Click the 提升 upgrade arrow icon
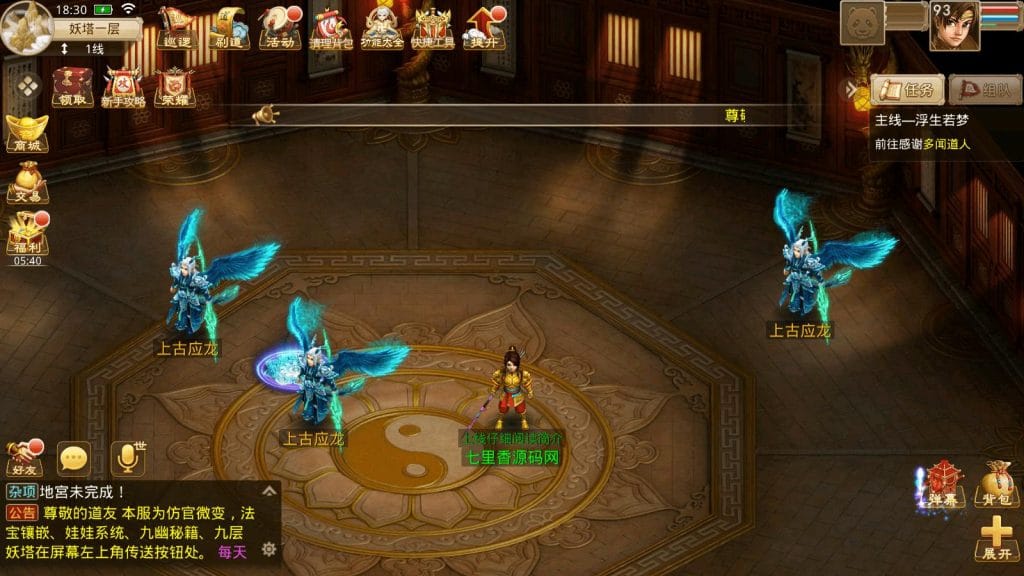This screenshot has width=1024, height=576. coord(485,26)
